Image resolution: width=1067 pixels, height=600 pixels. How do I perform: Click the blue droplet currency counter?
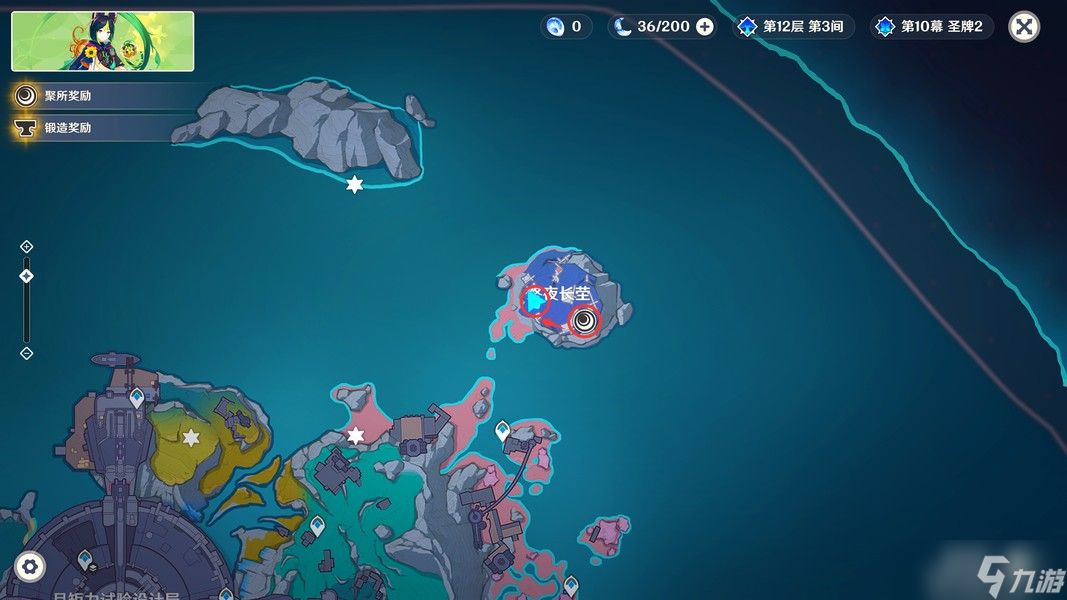pyautogui.click(x=564, y=27)
